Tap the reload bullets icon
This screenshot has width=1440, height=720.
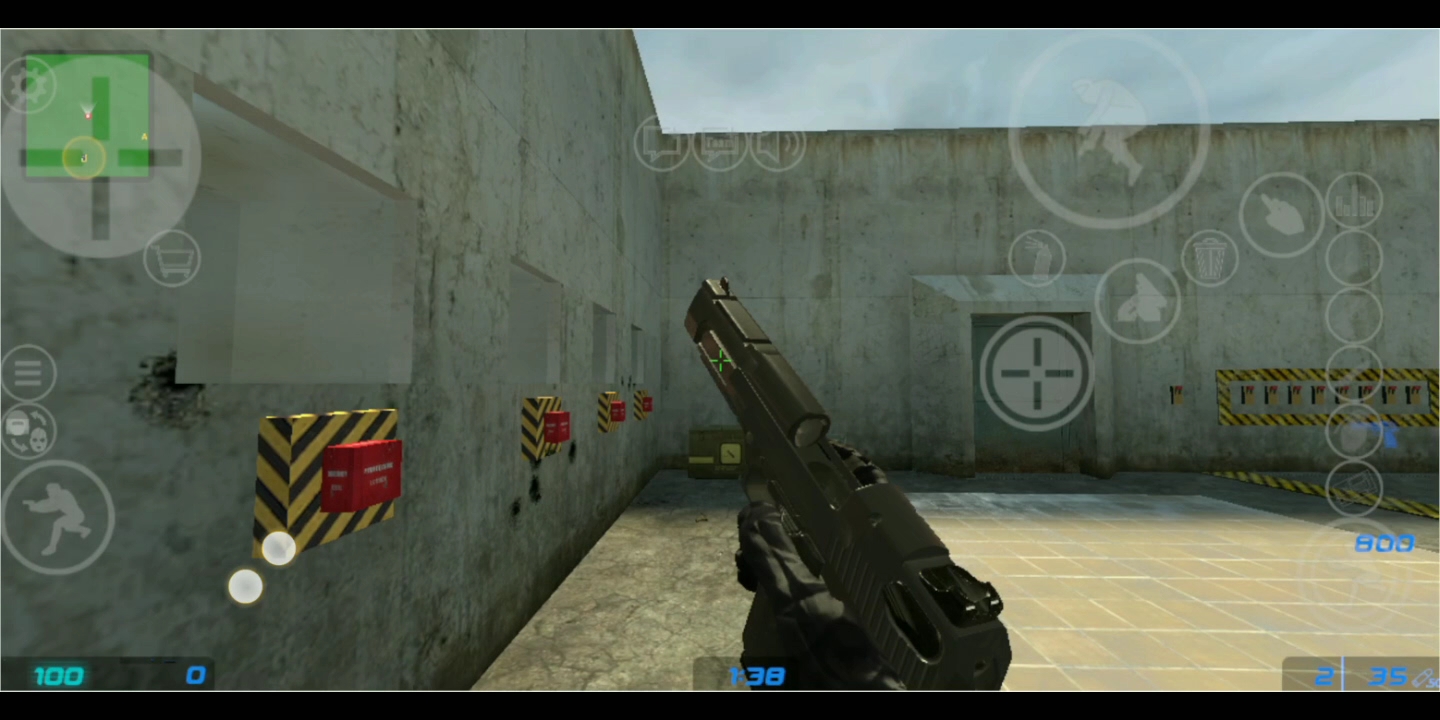point(1356,203)
